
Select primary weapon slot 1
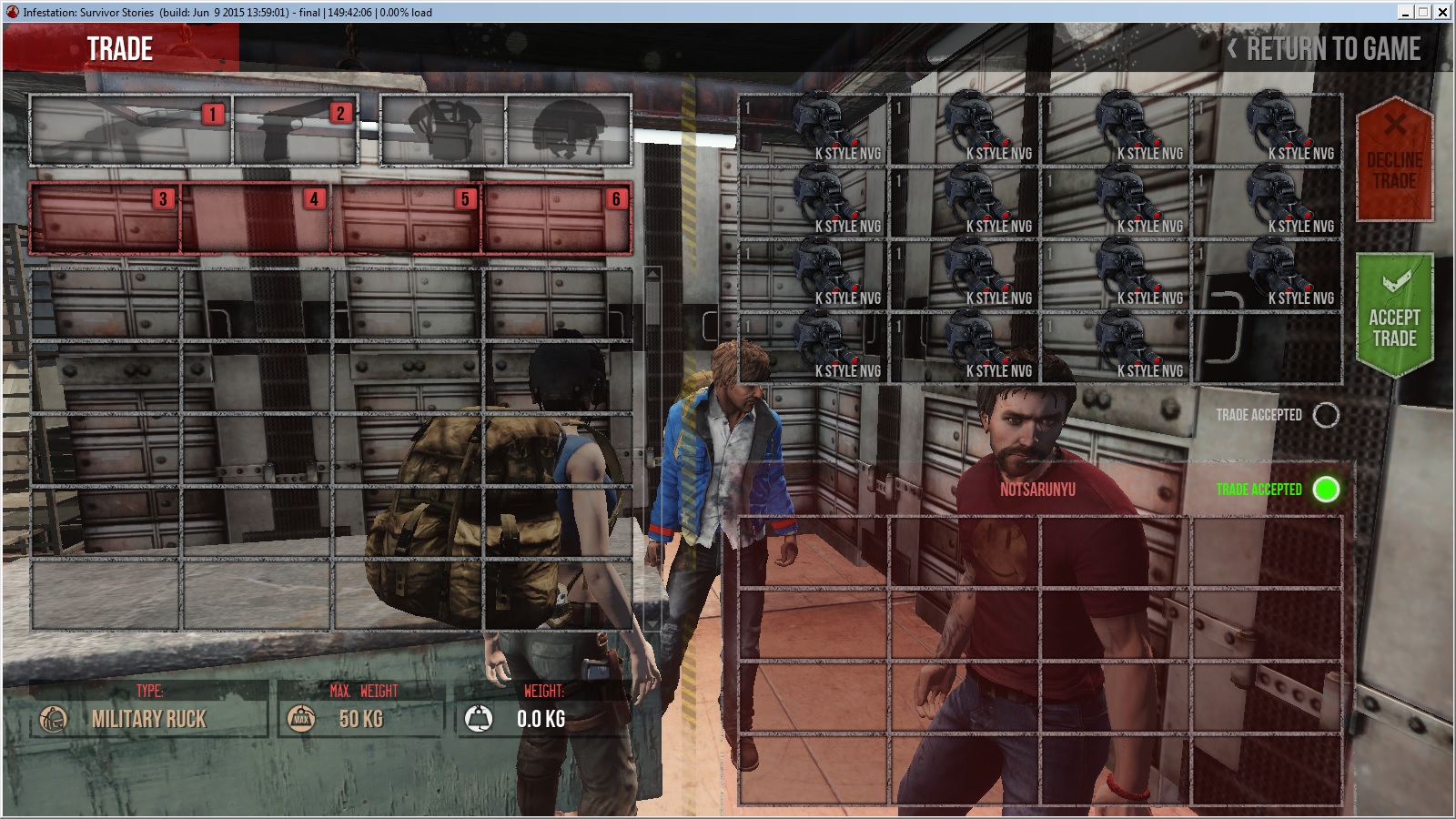coord(131,130)
